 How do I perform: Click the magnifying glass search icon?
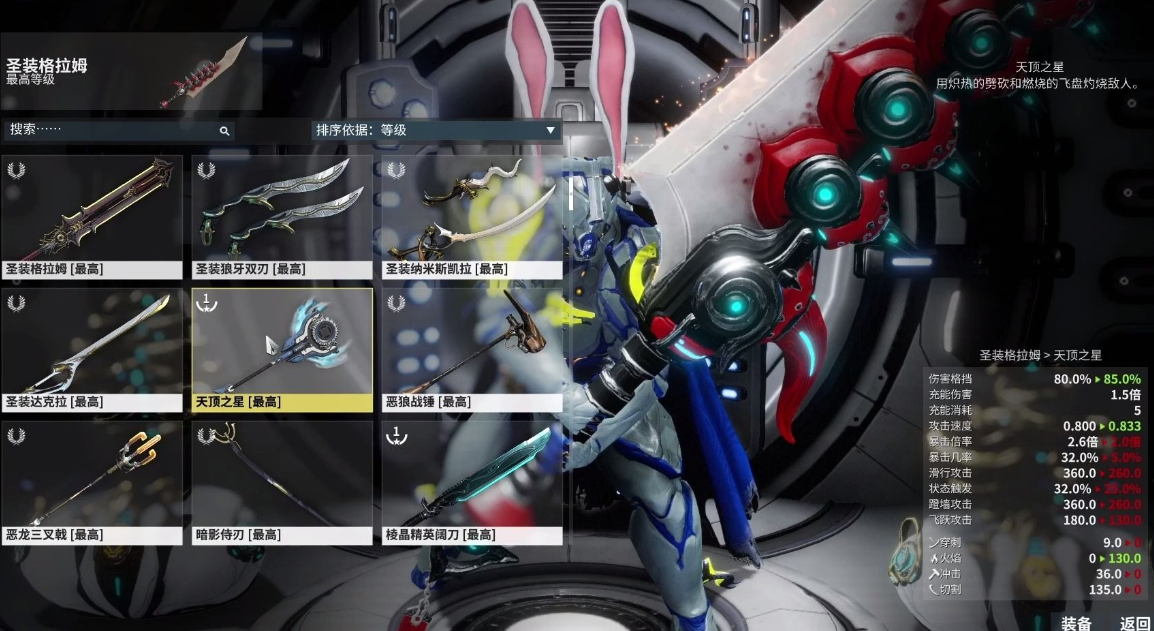click(224, 131)
